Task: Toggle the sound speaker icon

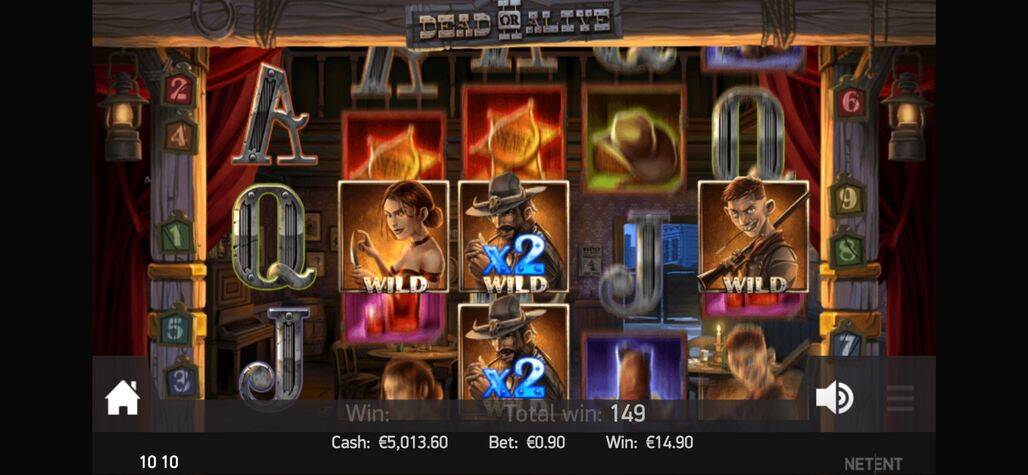Action: pos(834,398)
